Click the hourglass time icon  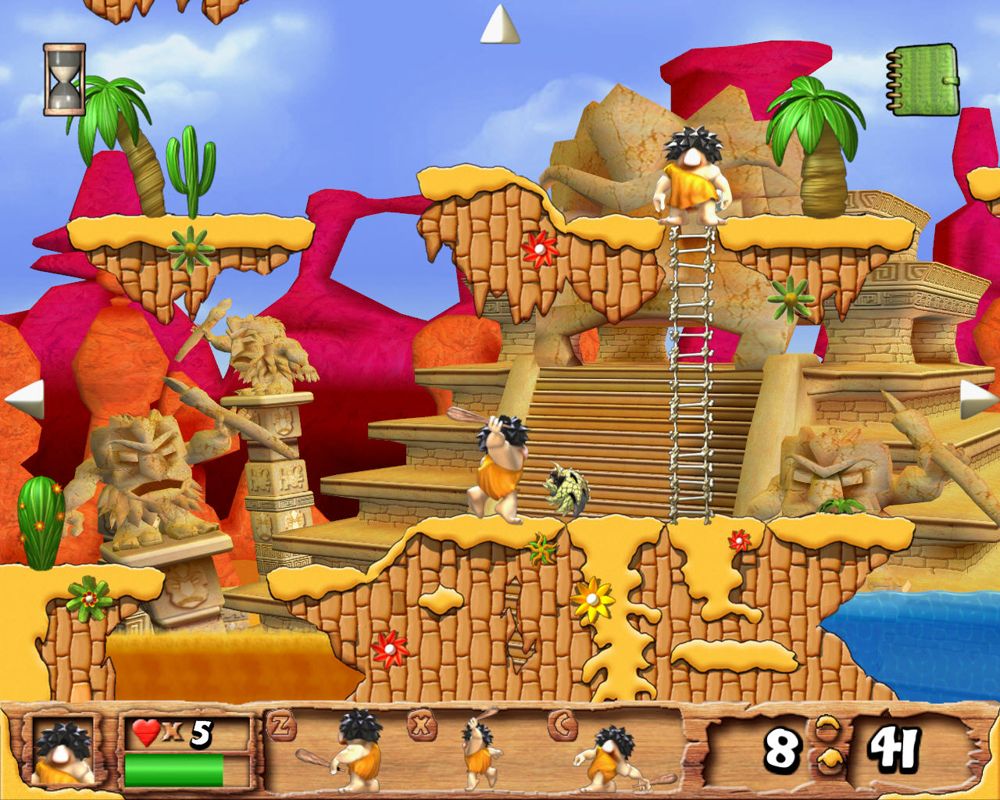[64, 78]
